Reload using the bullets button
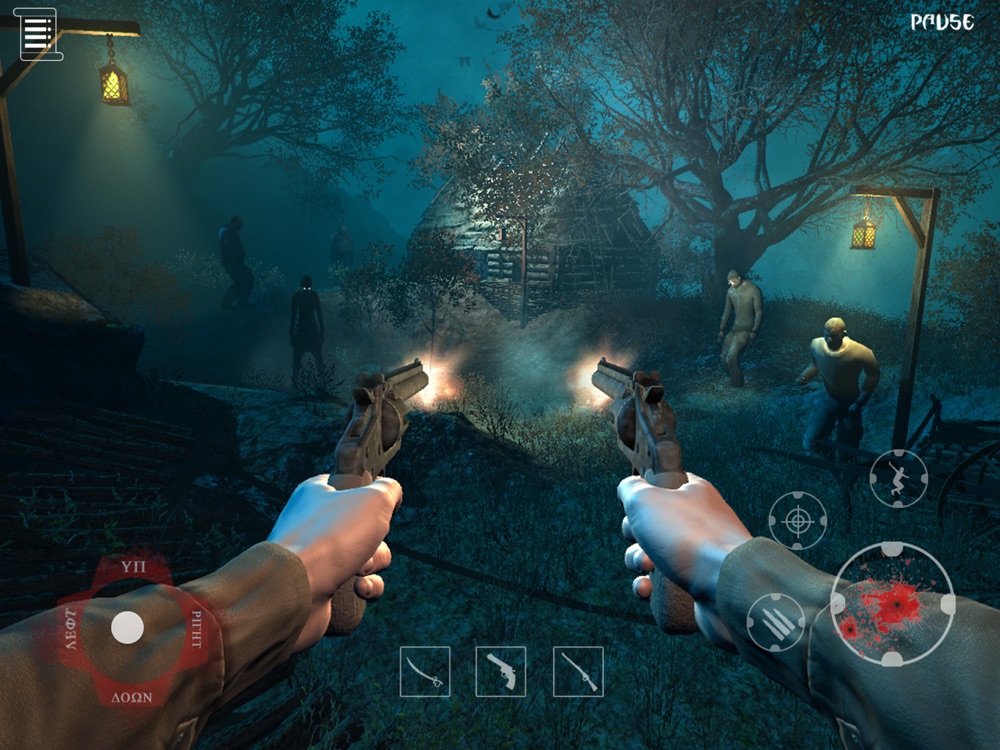The width and height of the screenshot is (1000, 750). click(x=775, y=621)
